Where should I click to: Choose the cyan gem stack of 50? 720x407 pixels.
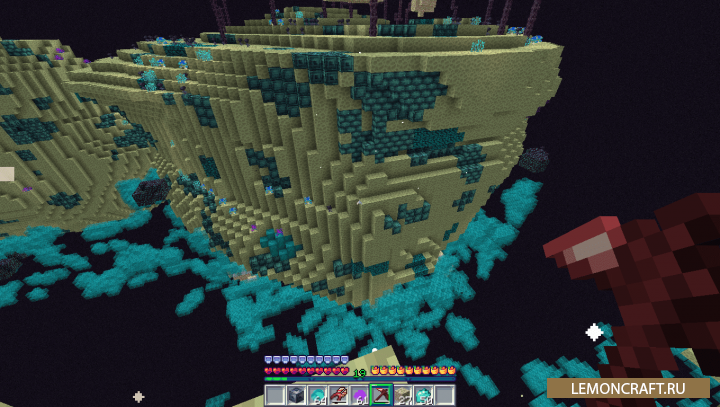point(423,395)
